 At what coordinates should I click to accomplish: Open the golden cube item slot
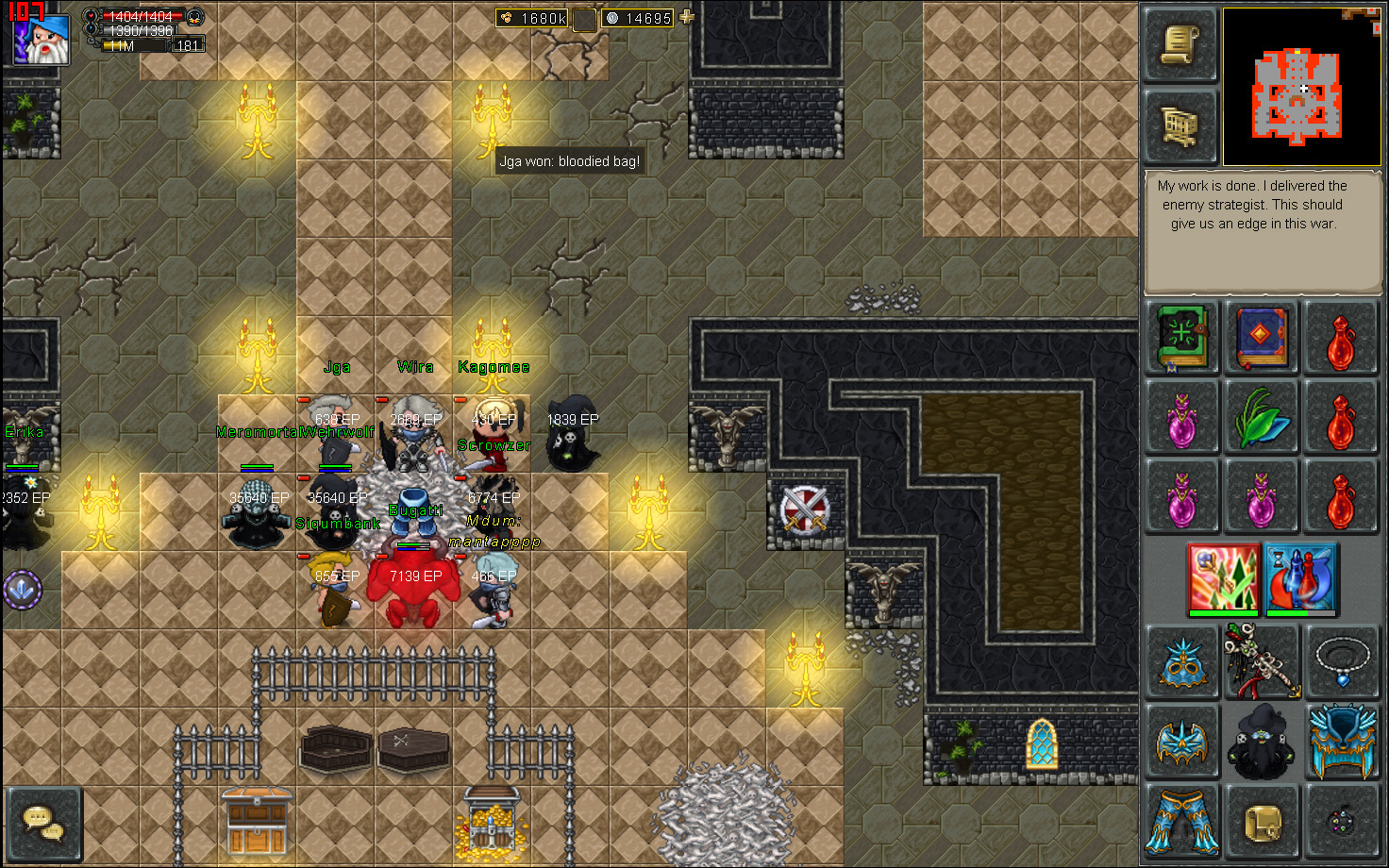[x=1262, y=822]
